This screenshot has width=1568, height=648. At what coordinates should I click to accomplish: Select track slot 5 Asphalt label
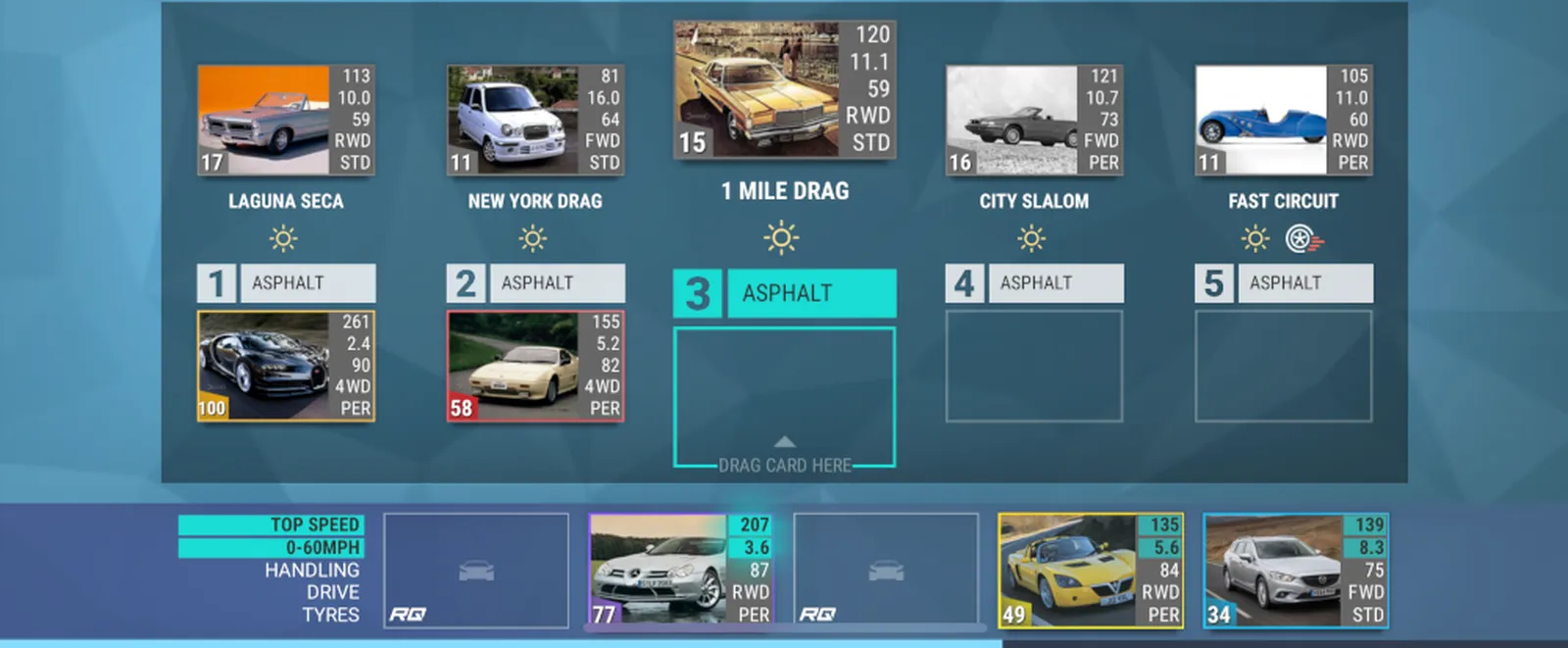click(x=1304, y=283)
